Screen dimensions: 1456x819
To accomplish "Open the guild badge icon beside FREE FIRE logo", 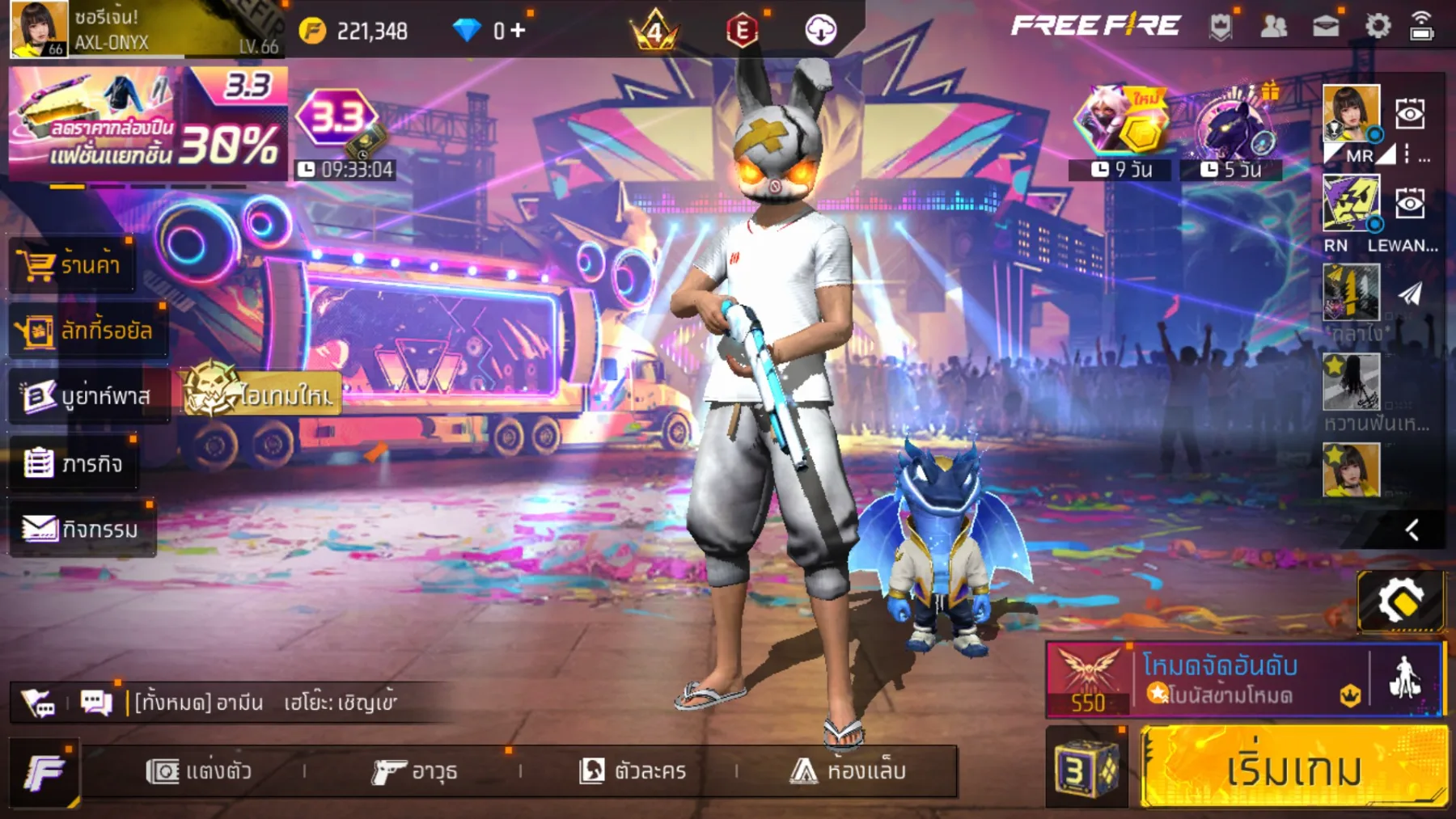I will click(x=1221, y=27).
